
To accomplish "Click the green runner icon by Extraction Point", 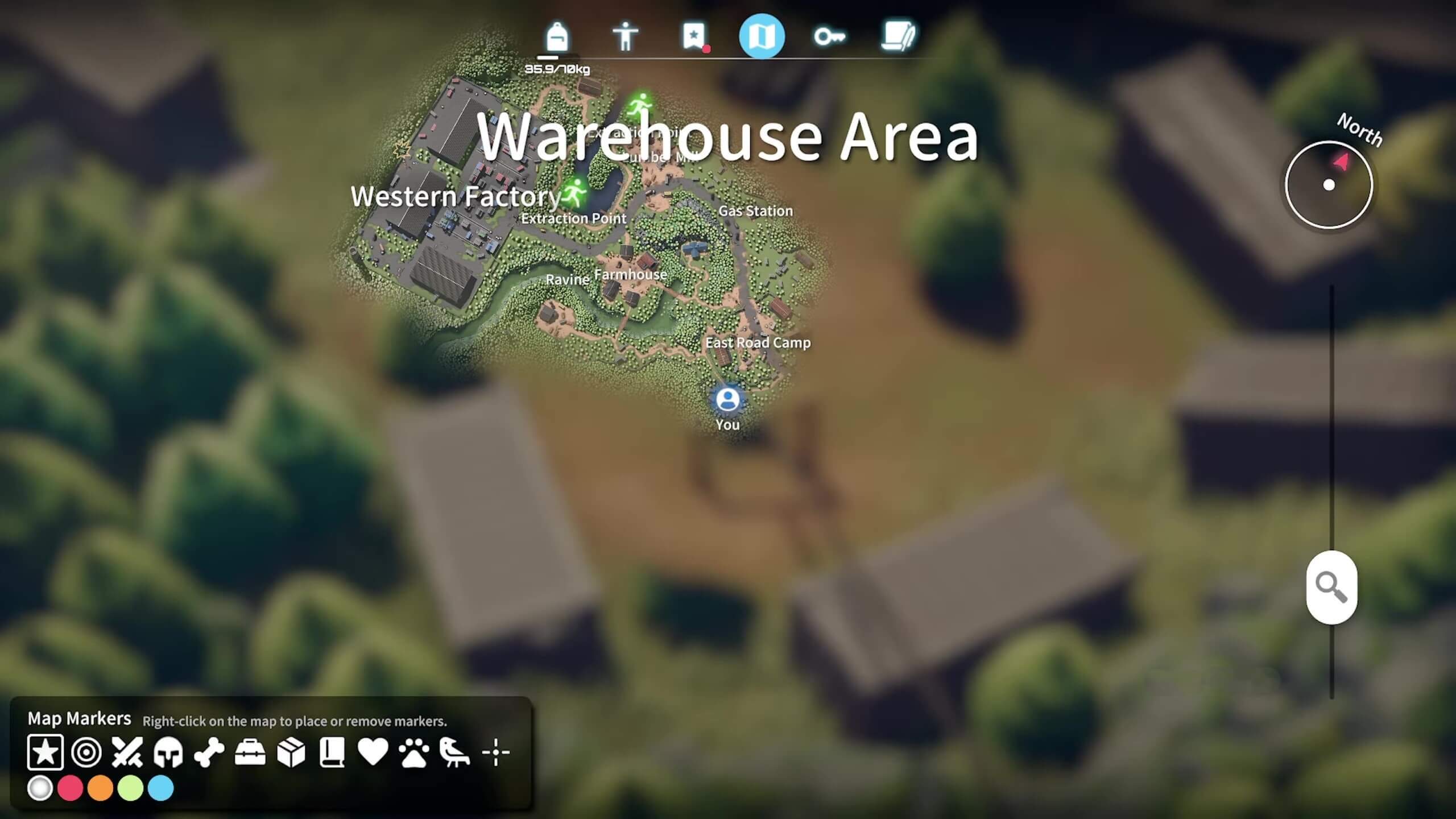I will tap(574, 192).
